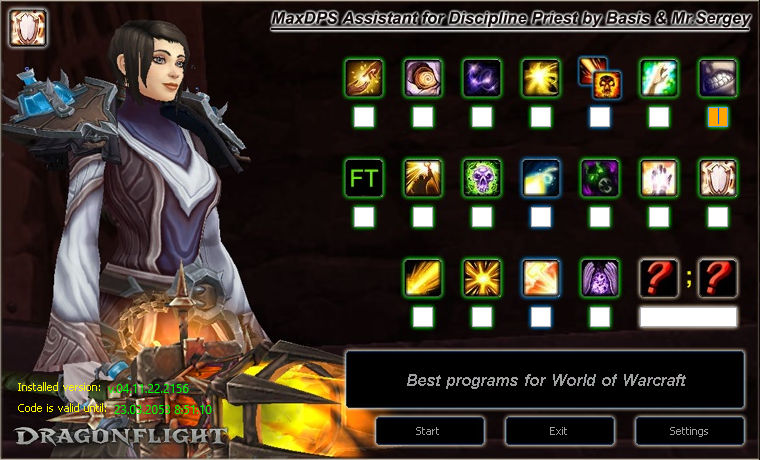This screenshot has height=460, width=760.
Task: Click the Start button
Action: tap(427, 431)
